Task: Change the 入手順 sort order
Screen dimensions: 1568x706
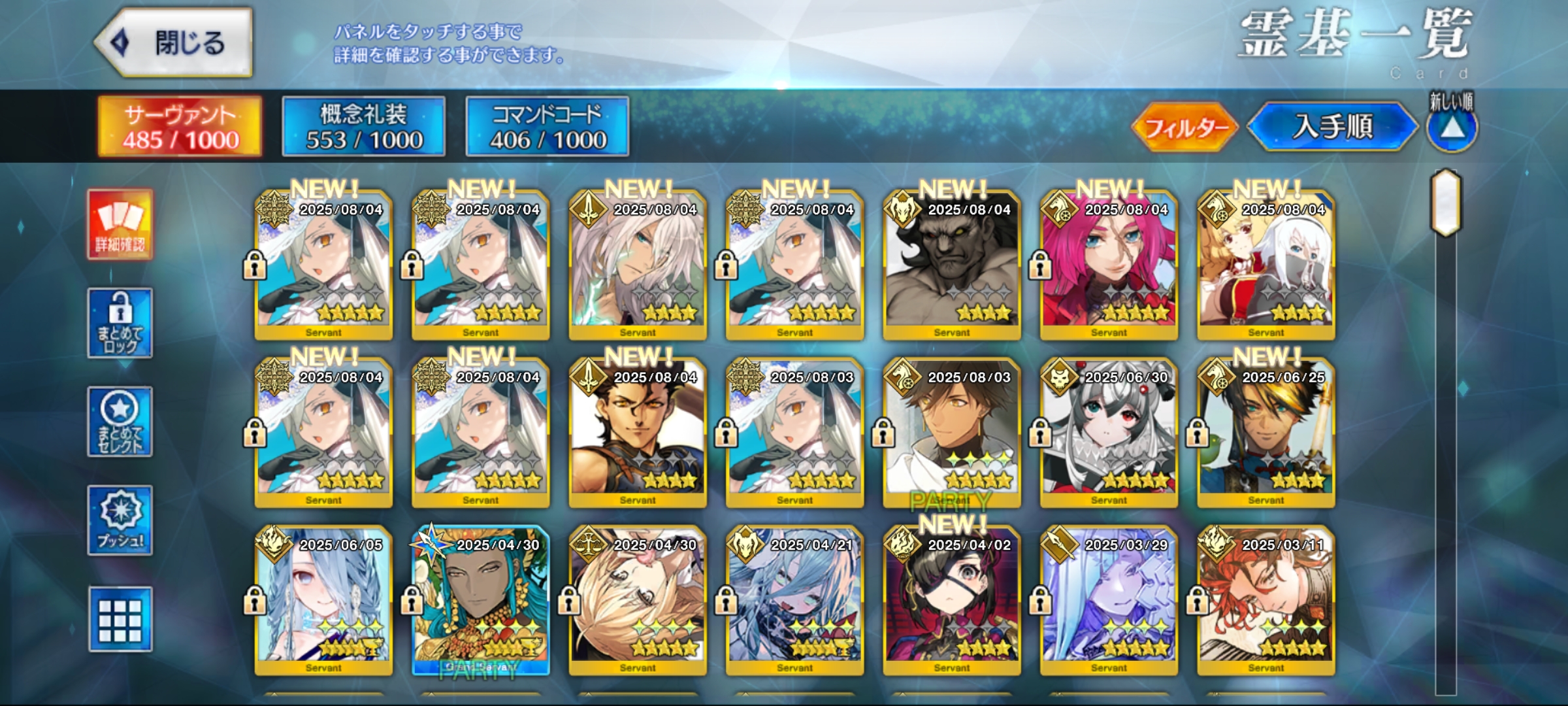Action: tap(1333, 127)
